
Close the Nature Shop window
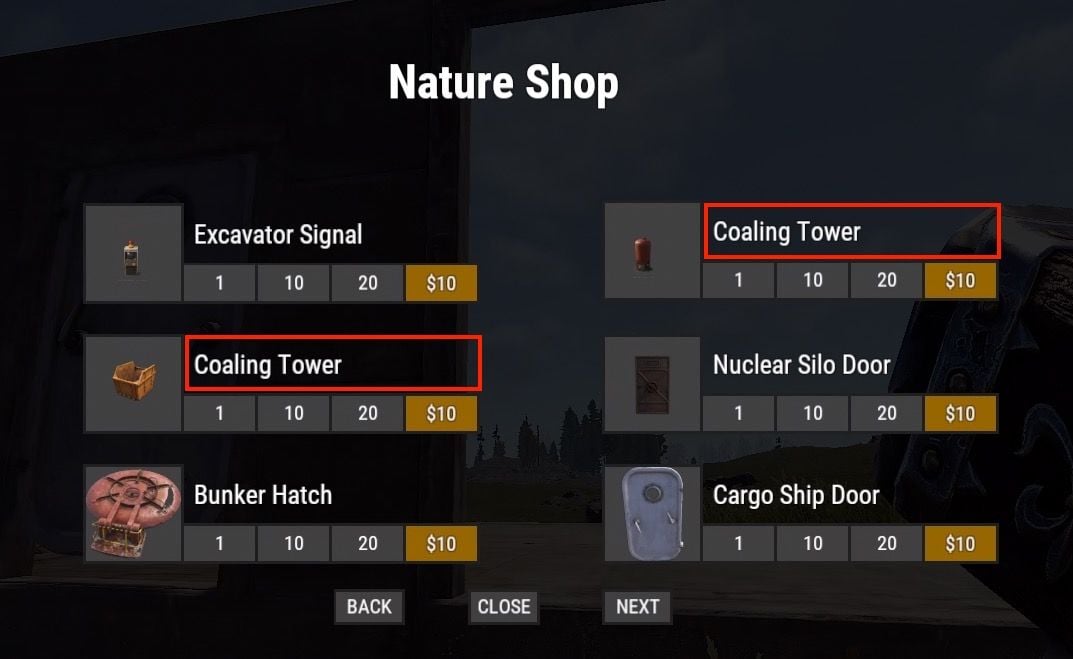click(503, 607)
